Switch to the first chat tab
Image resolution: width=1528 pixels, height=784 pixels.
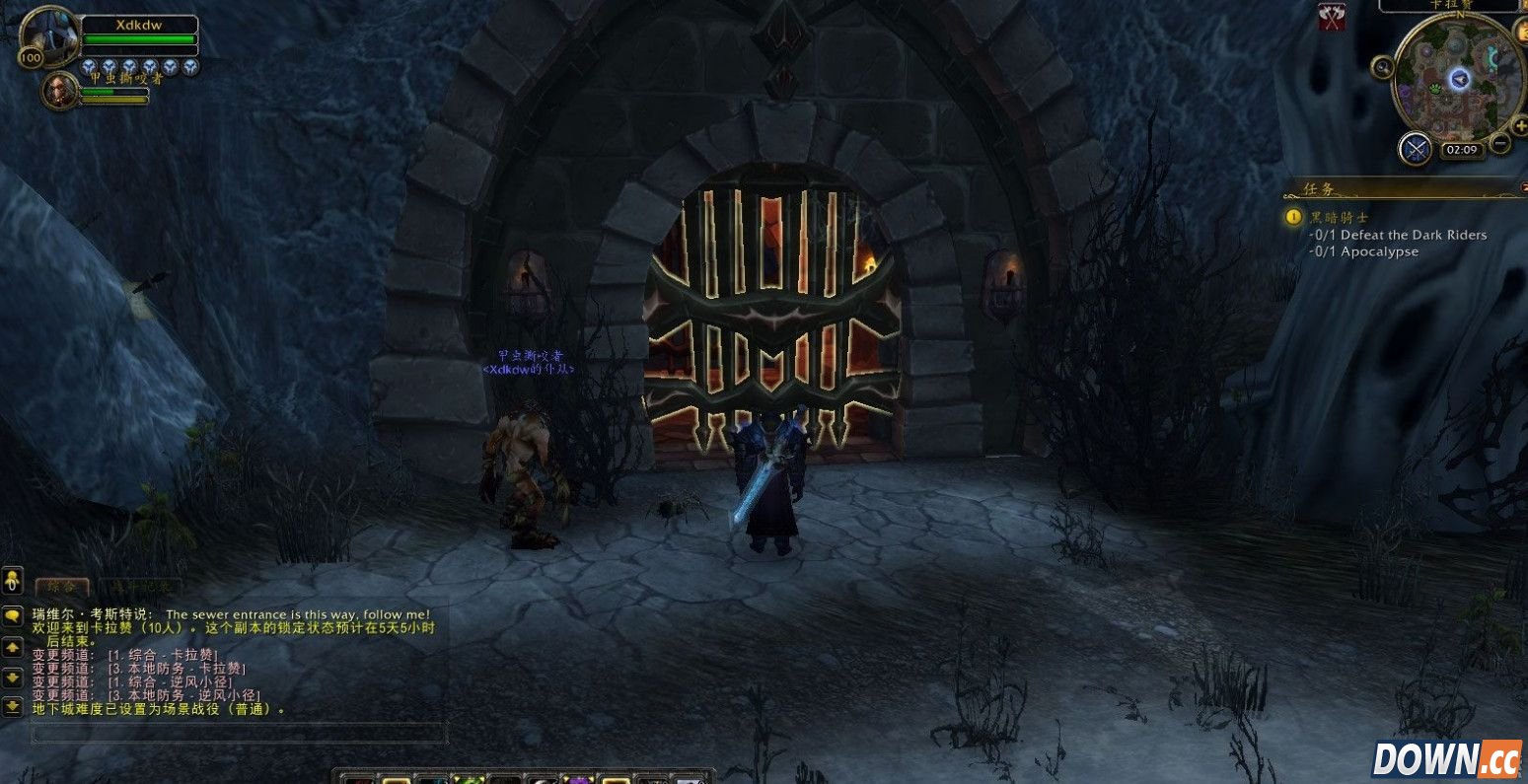tap(62, 587)
